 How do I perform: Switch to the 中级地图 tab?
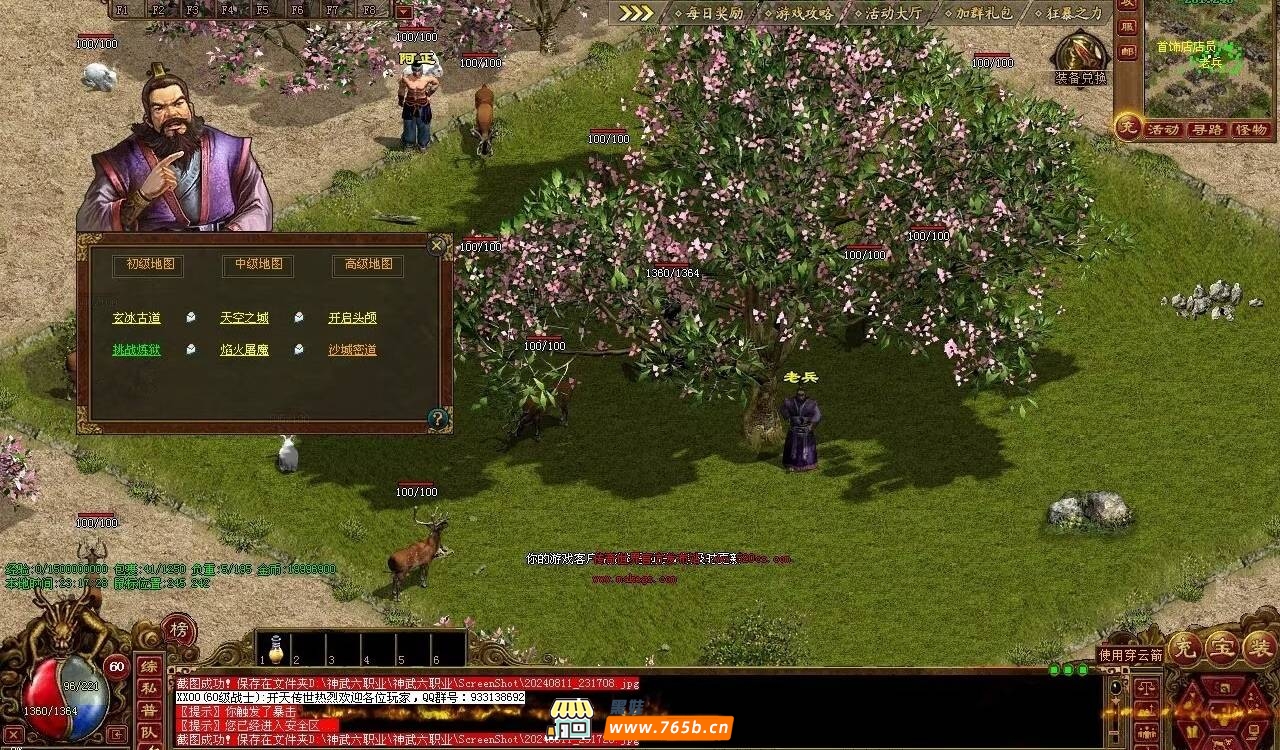[x=258, y=265]
